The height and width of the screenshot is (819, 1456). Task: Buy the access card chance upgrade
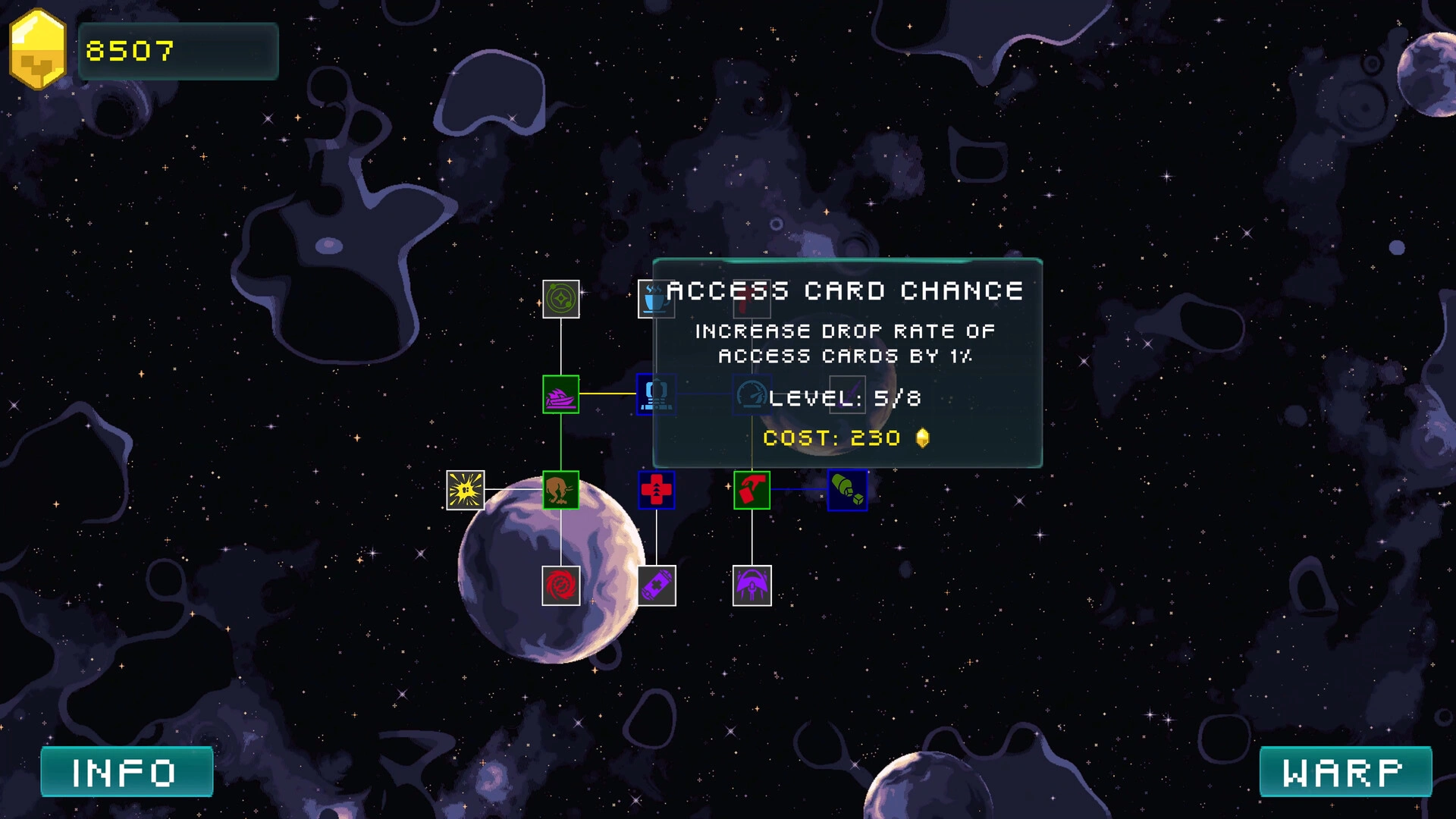click(x=752, y=490)
